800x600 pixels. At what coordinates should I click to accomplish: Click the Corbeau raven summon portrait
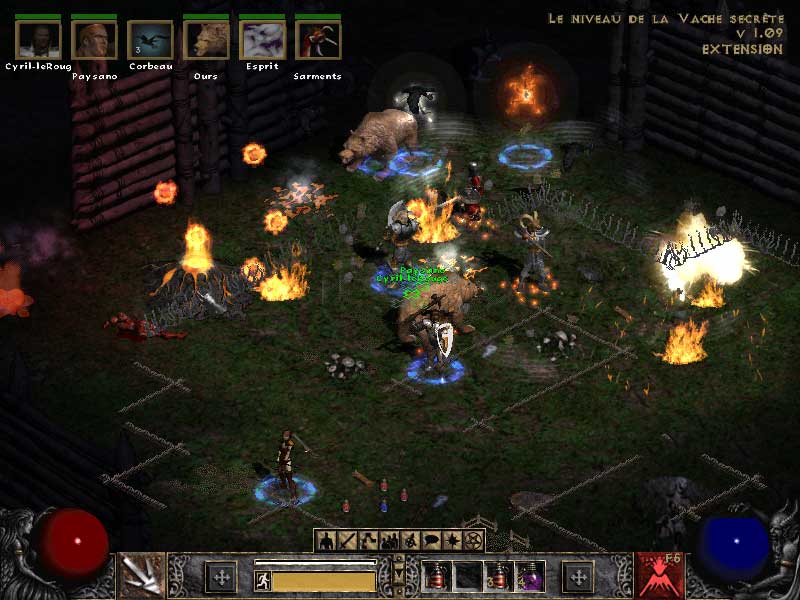150,41
